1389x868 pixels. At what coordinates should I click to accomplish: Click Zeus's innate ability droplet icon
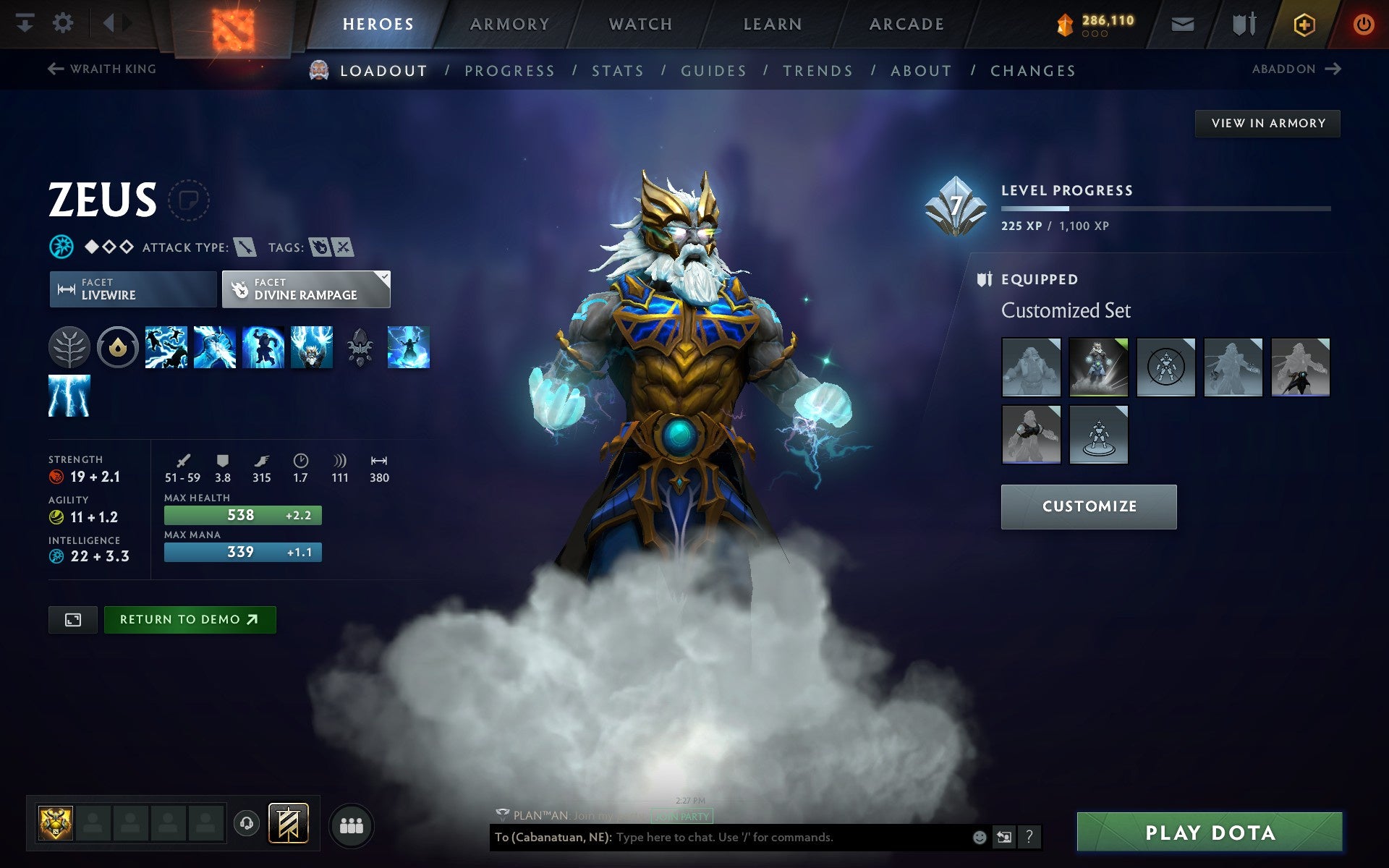[118, 347]
